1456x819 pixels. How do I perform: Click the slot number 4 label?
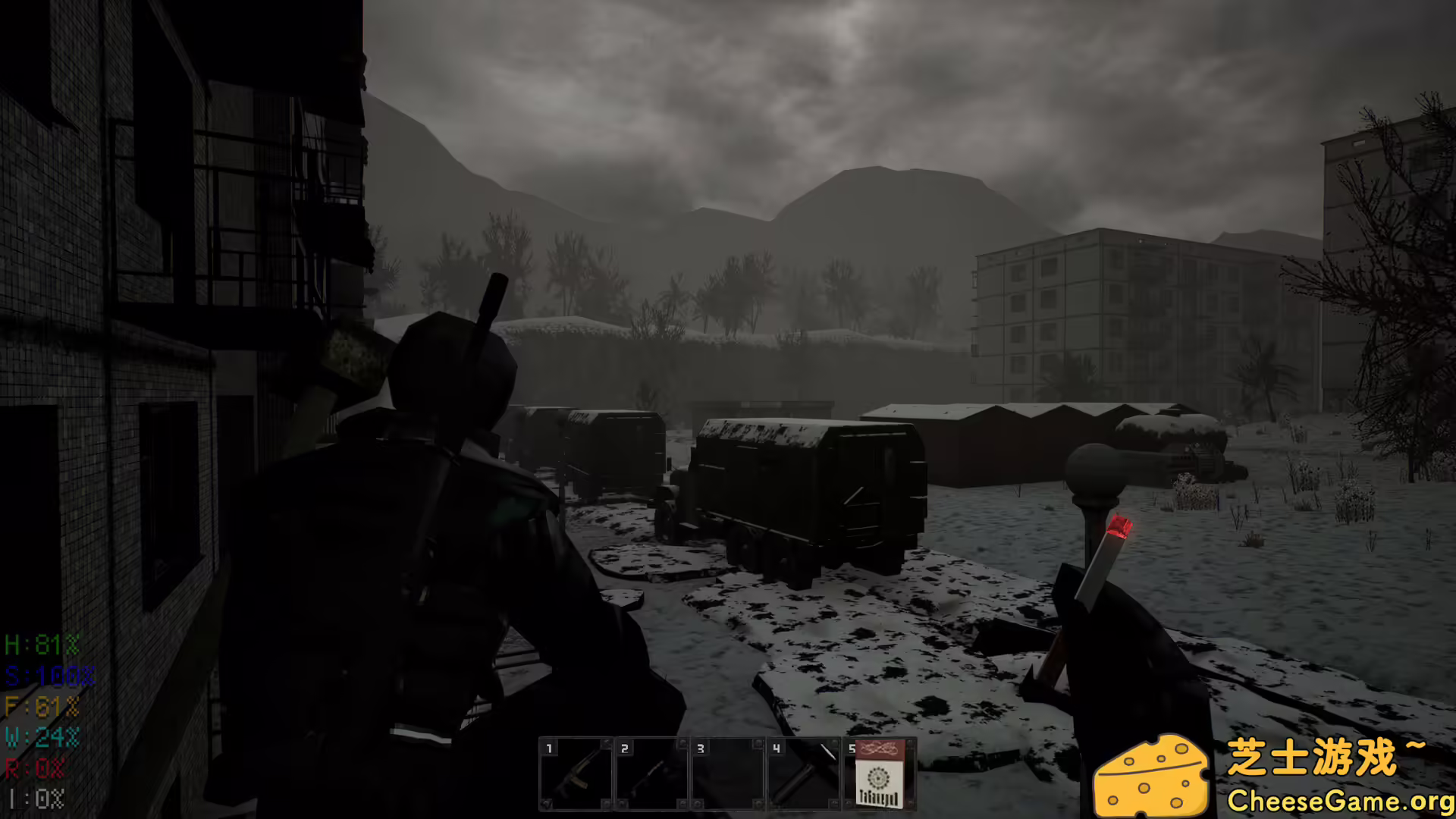pyautogui.click(x=778, y=749)
